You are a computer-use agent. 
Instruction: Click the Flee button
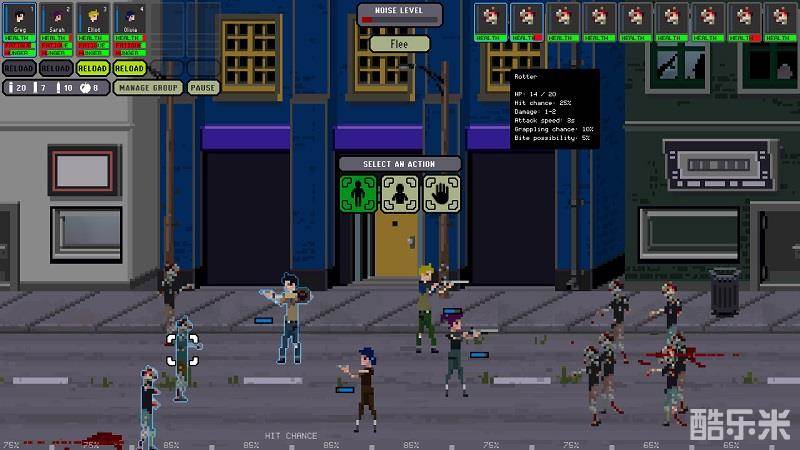click(400, 44)
